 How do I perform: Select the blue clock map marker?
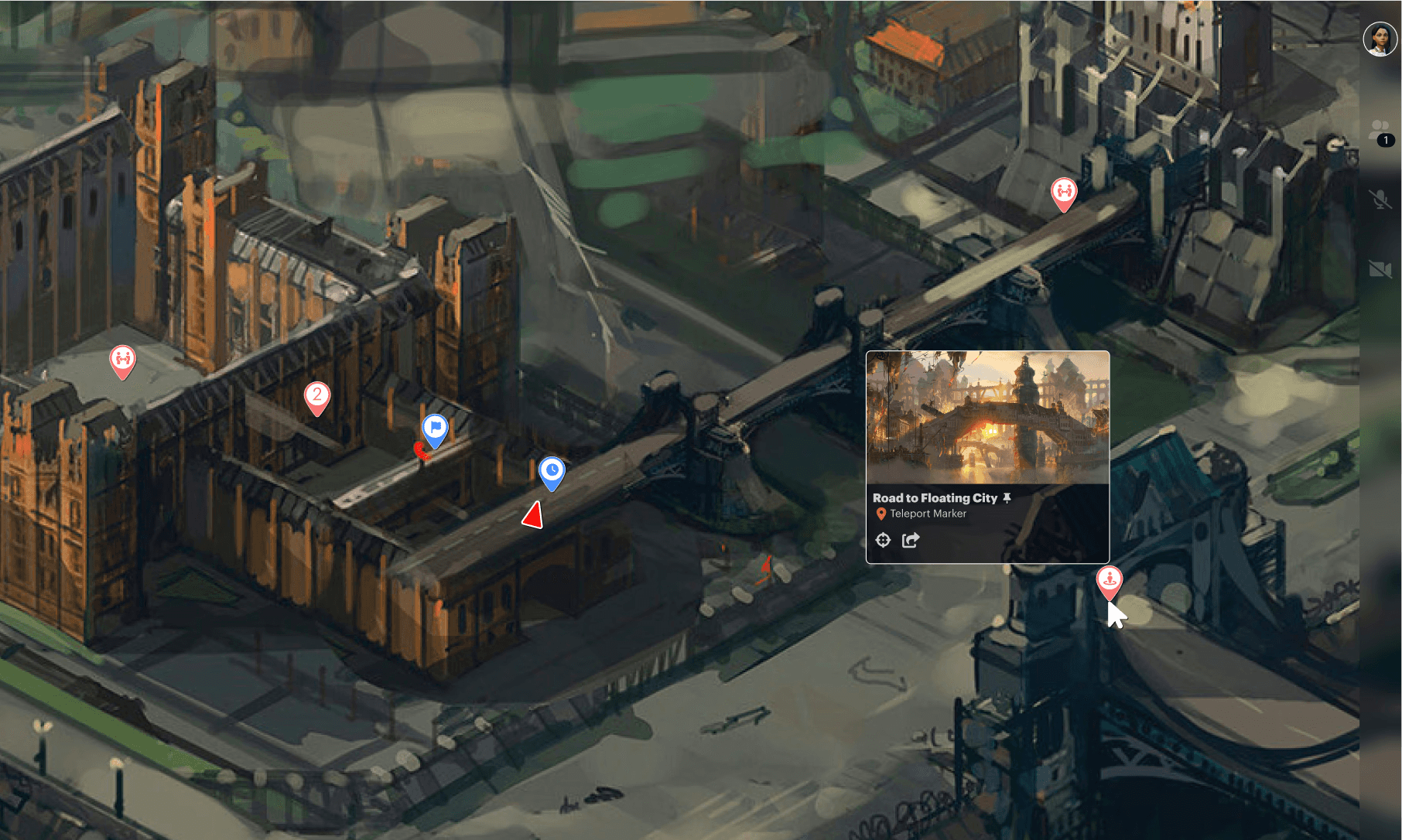pos(552,471)
